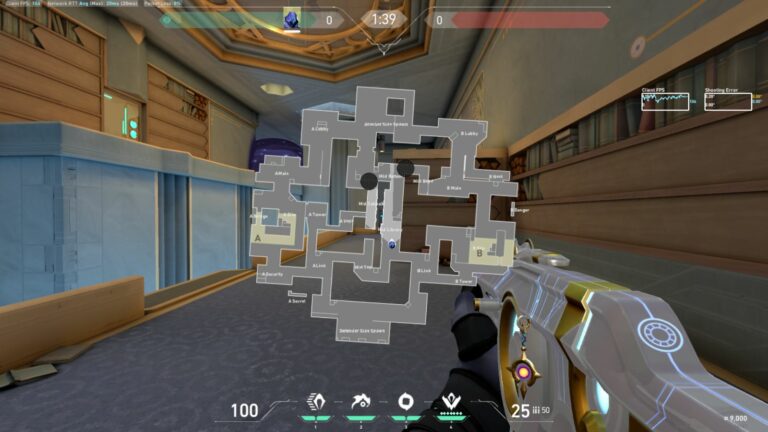Ping A Lobby on the map overlay
The height and width of the screenshot is (432, 768).
(320, 128)
